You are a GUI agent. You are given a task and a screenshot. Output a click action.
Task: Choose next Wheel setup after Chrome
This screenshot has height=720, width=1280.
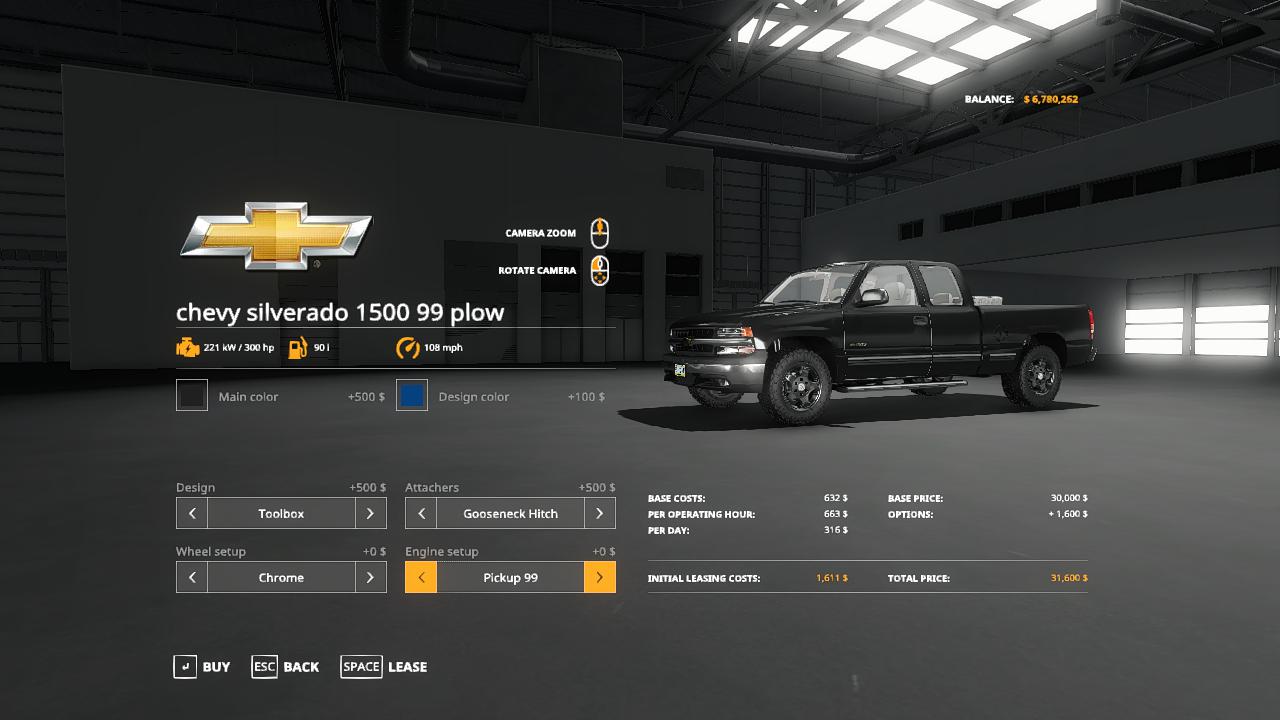coord(370,578)
